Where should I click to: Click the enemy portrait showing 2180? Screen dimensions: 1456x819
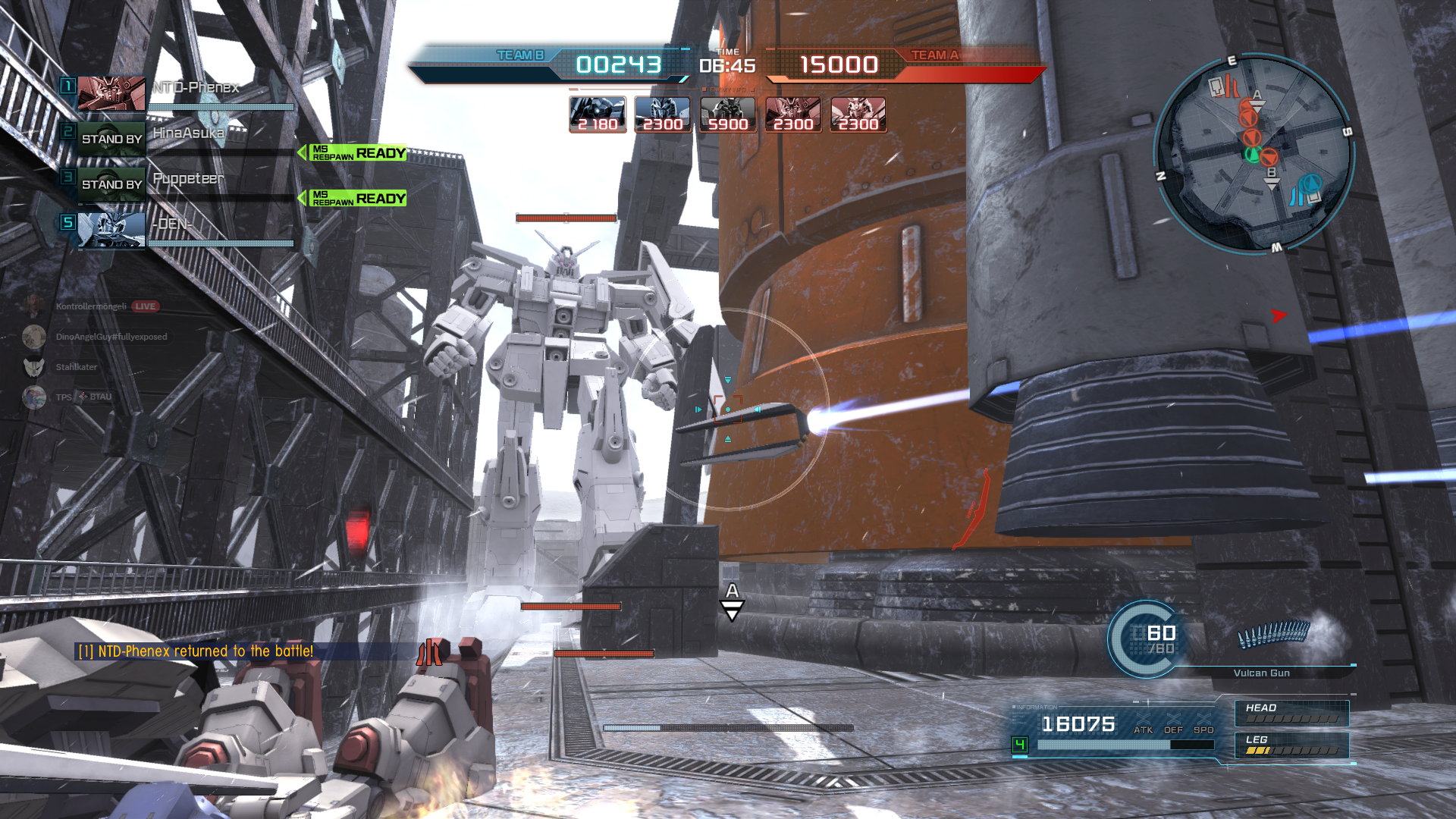coord(598,115)
